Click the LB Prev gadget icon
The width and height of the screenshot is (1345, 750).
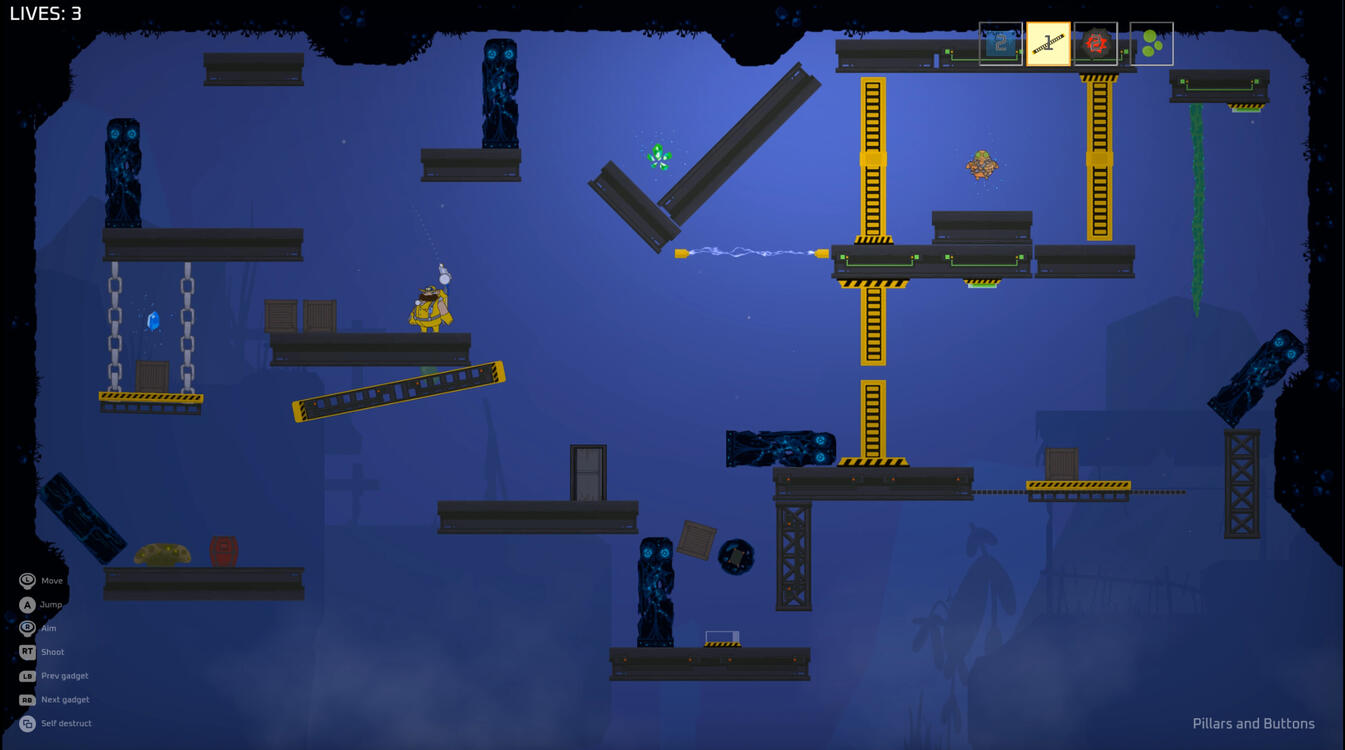25,675
